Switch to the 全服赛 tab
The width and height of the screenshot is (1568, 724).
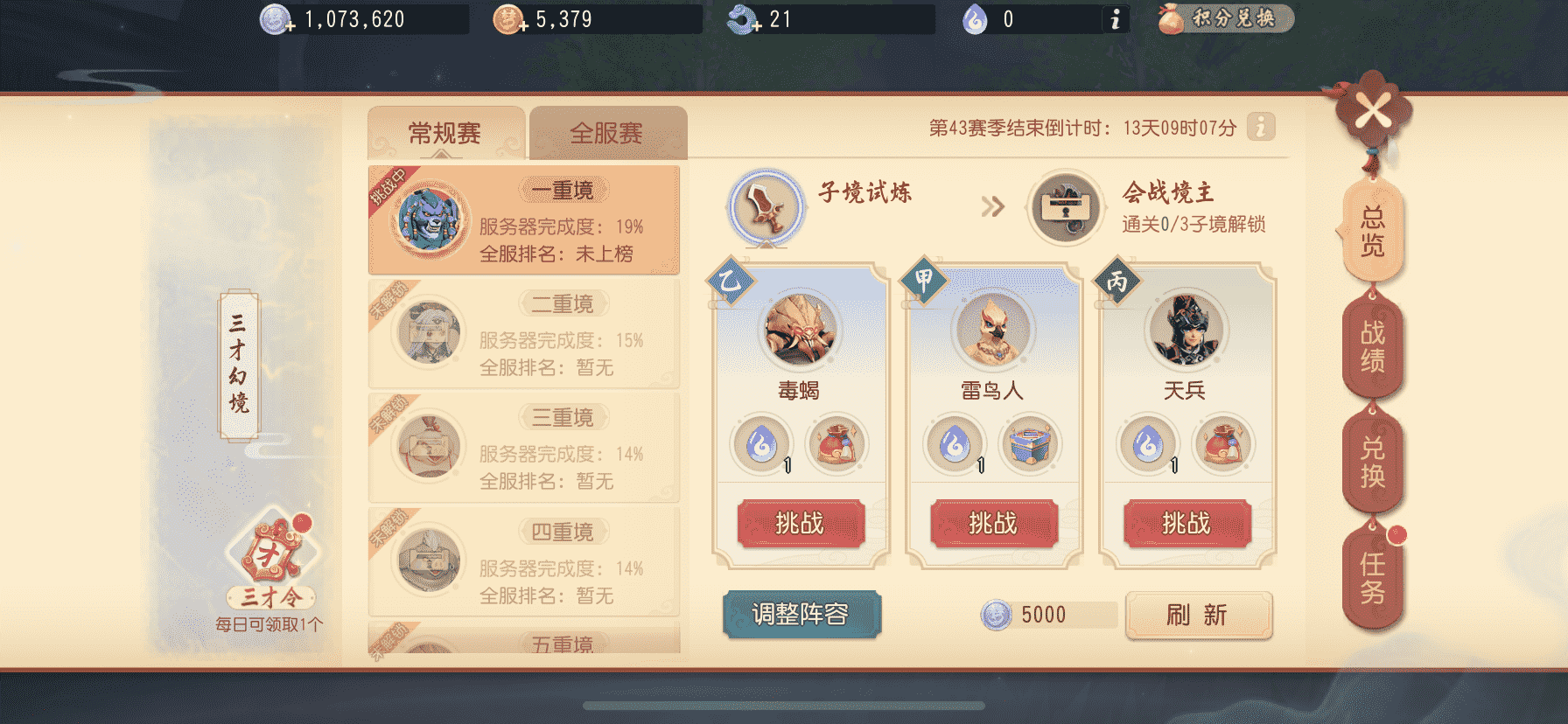coord(607,130)
